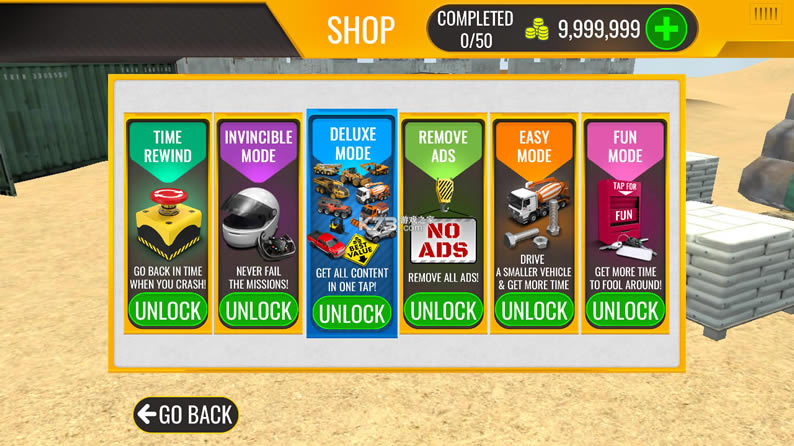Go back to the previous screen
794x446 pixels.
tap(186, 414)
